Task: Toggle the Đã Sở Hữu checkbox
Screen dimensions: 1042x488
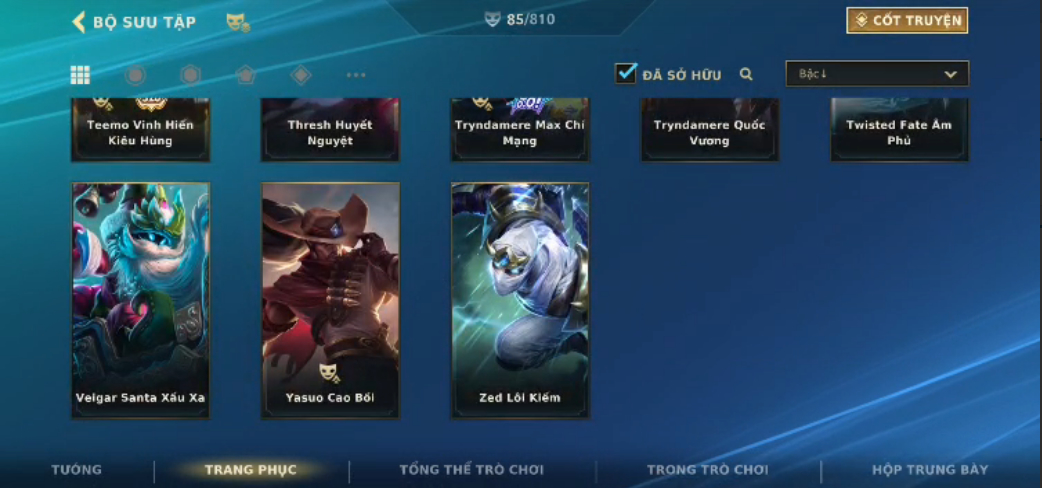Action: pyautogui.click(x=626, y=74)
